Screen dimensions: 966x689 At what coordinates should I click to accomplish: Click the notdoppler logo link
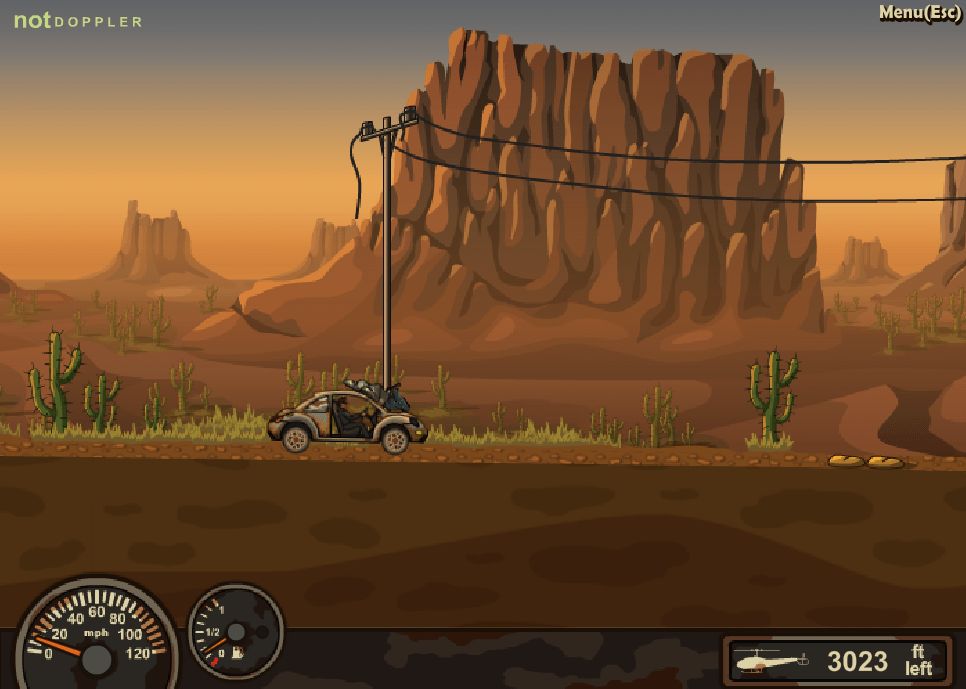click(77, 21)
